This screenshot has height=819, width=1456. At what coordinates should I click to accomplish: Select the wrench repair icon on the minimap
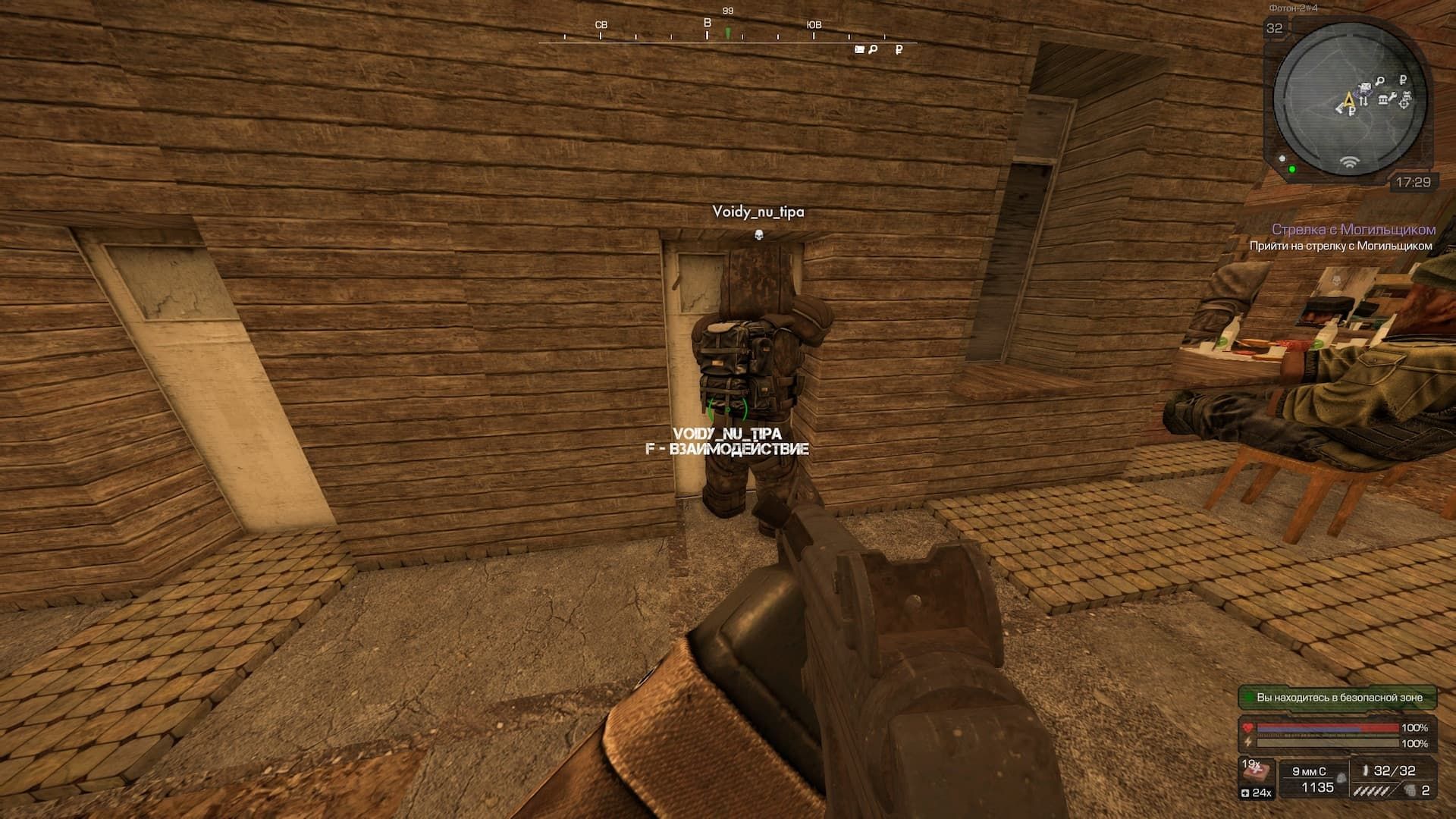[1394, 98]
